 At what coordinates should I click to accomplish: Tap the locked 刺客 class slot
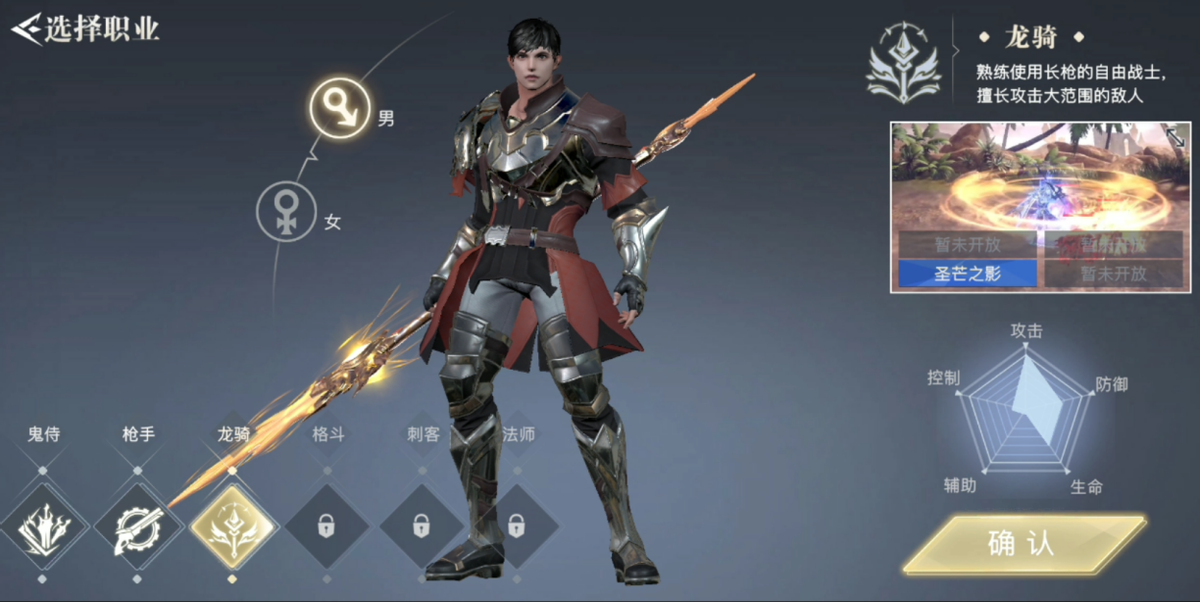point(421,526)
